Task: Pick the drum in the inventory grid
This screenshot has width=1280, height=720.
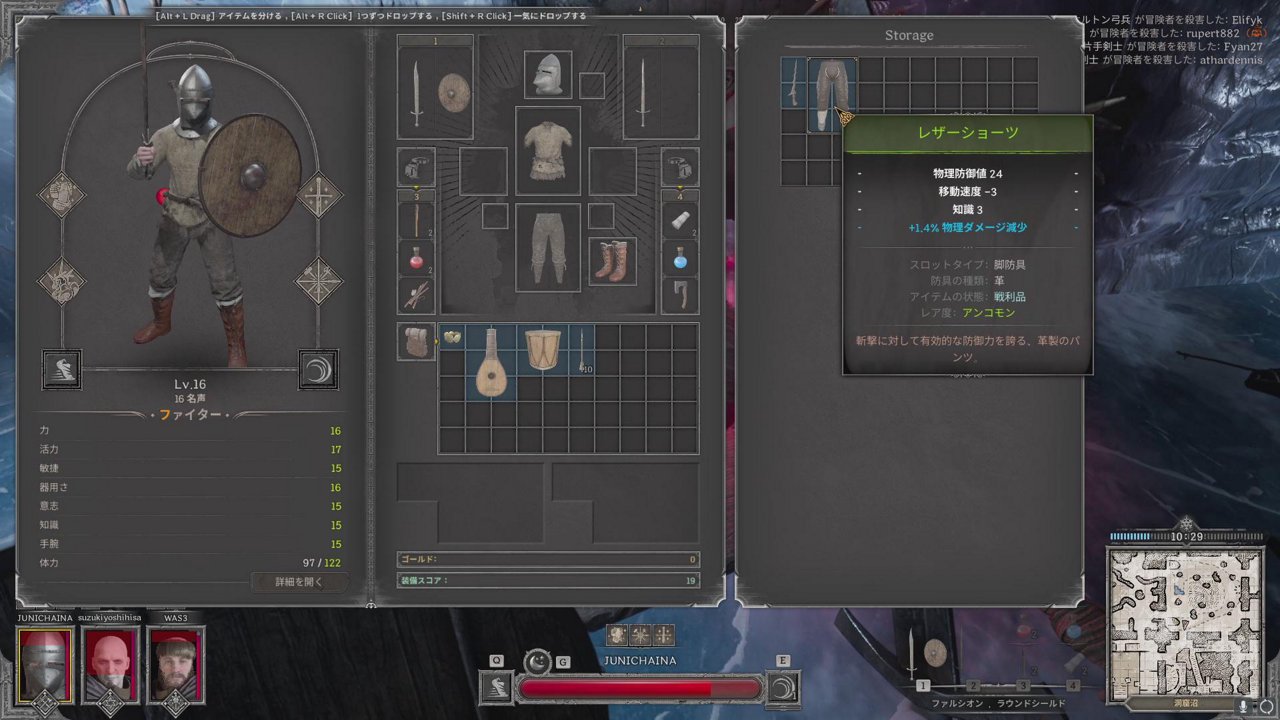Action: click(543, 349)
